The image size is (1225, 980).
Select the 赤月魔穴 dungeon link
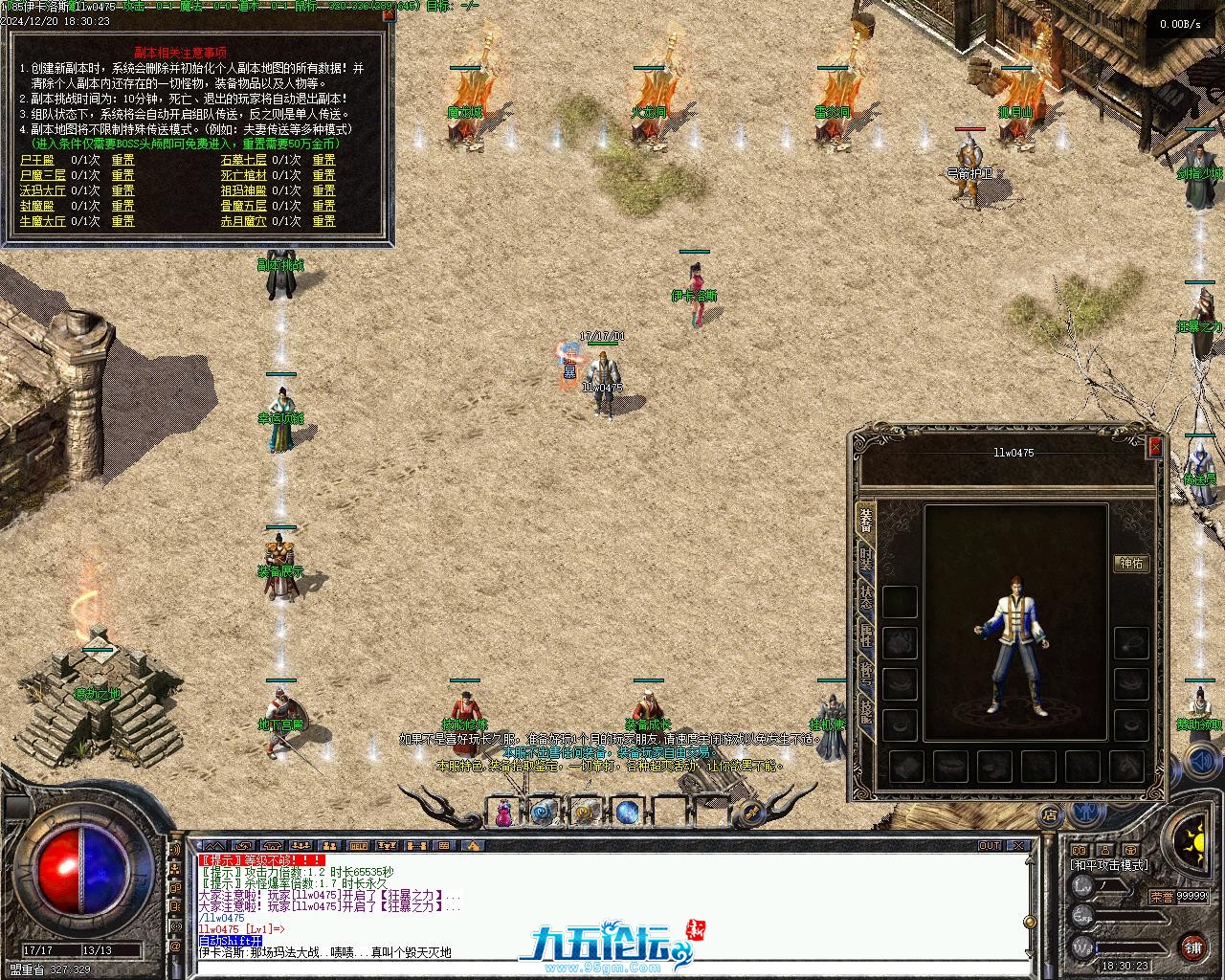243,221
